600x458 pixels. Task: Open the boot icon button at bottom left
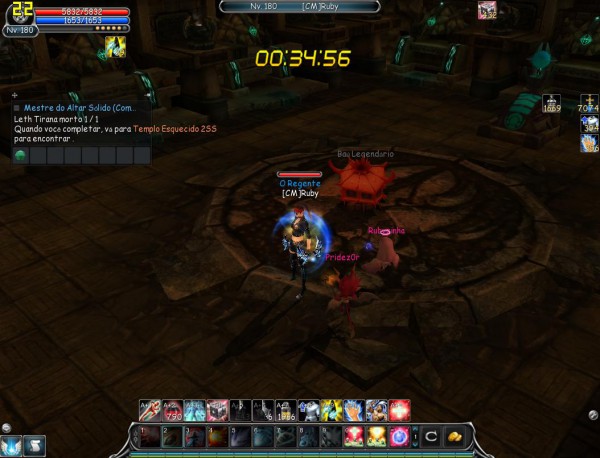37,446
